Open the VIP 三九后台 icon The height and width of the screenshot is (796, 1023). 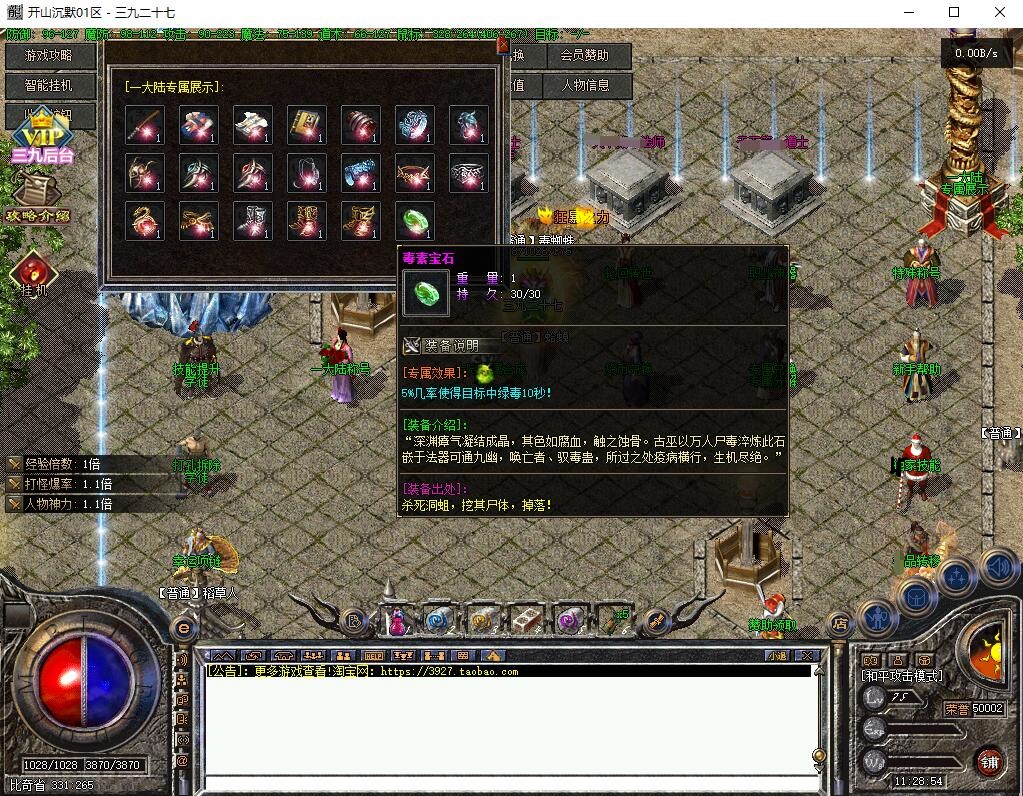(x=41, y=140)
